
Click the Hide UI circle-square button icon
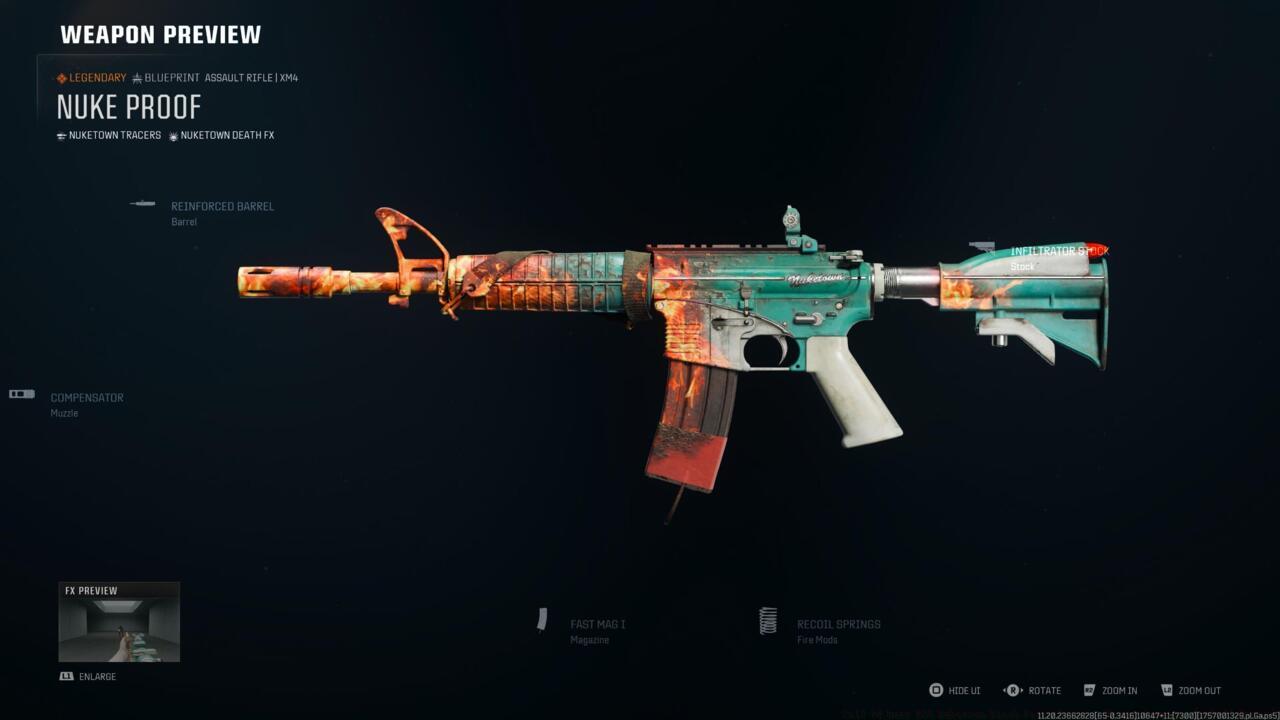click(935, 690)
